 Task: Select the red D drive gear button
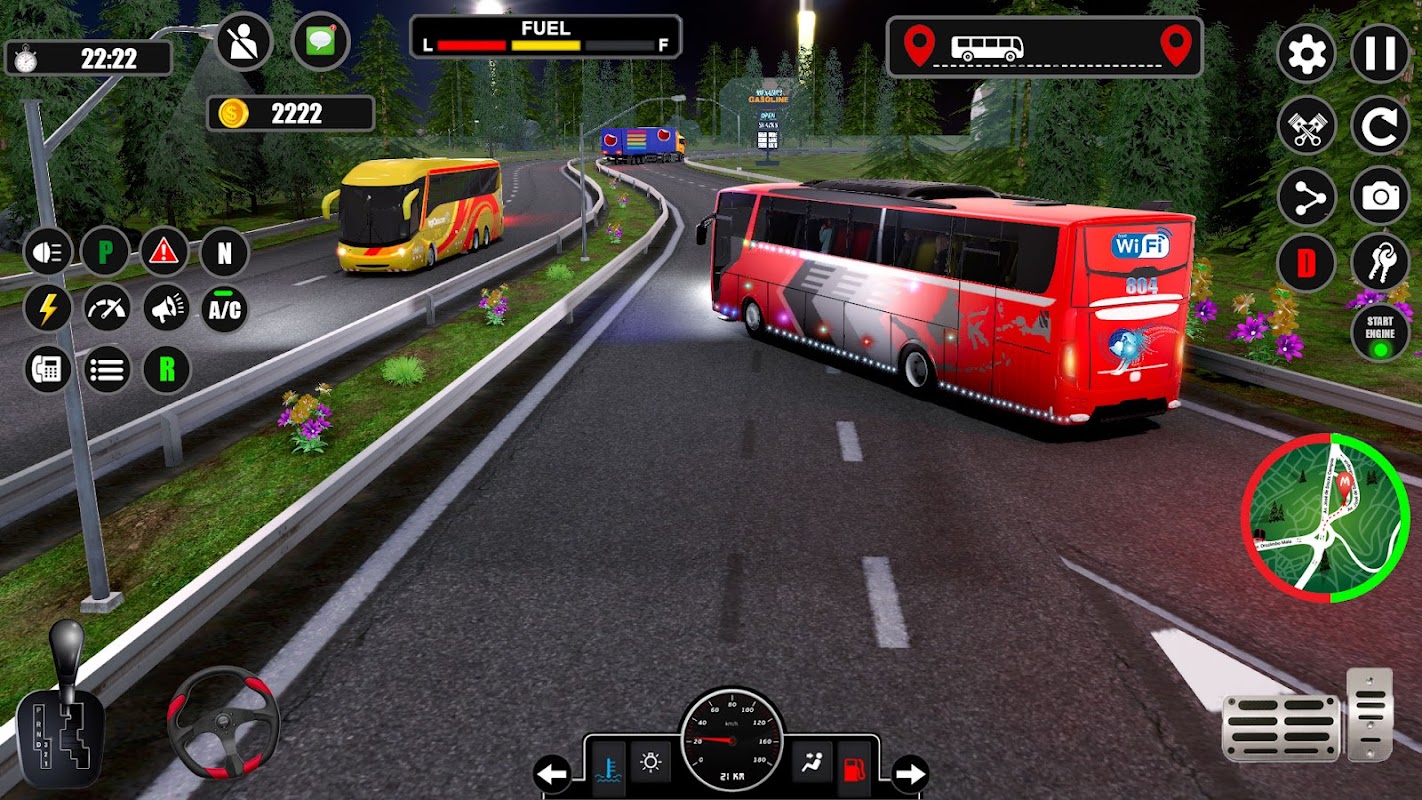(x=1306, y=264)
